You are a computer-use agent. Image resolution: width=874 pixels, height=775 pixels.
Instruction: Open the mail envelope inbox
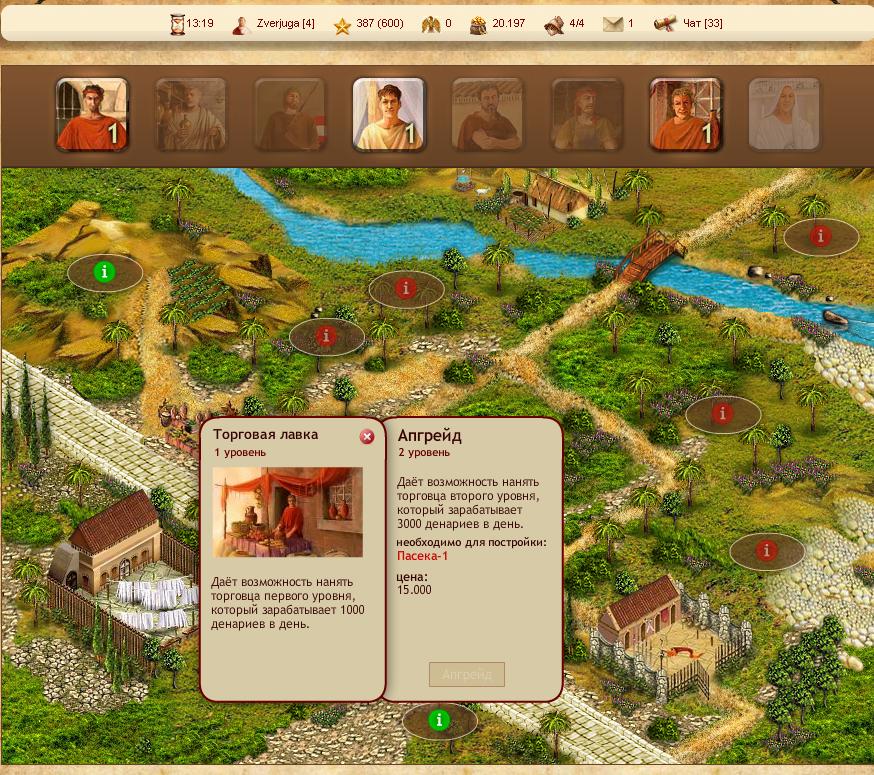(612, 23)
